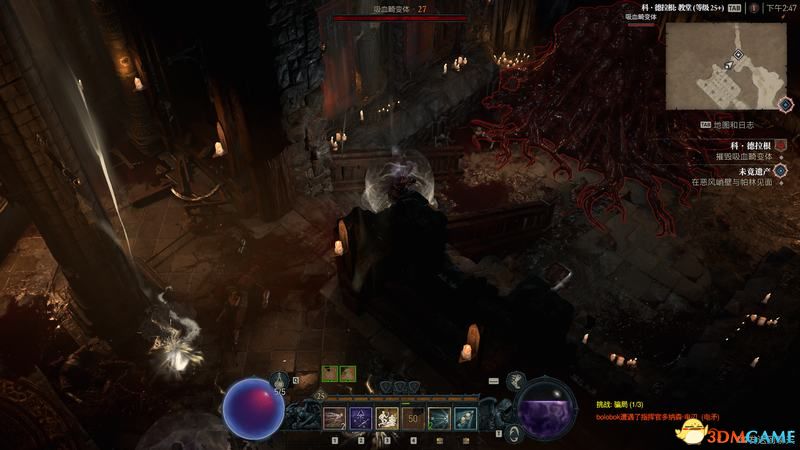Inspect the first active buff icon

click(330, 373)
